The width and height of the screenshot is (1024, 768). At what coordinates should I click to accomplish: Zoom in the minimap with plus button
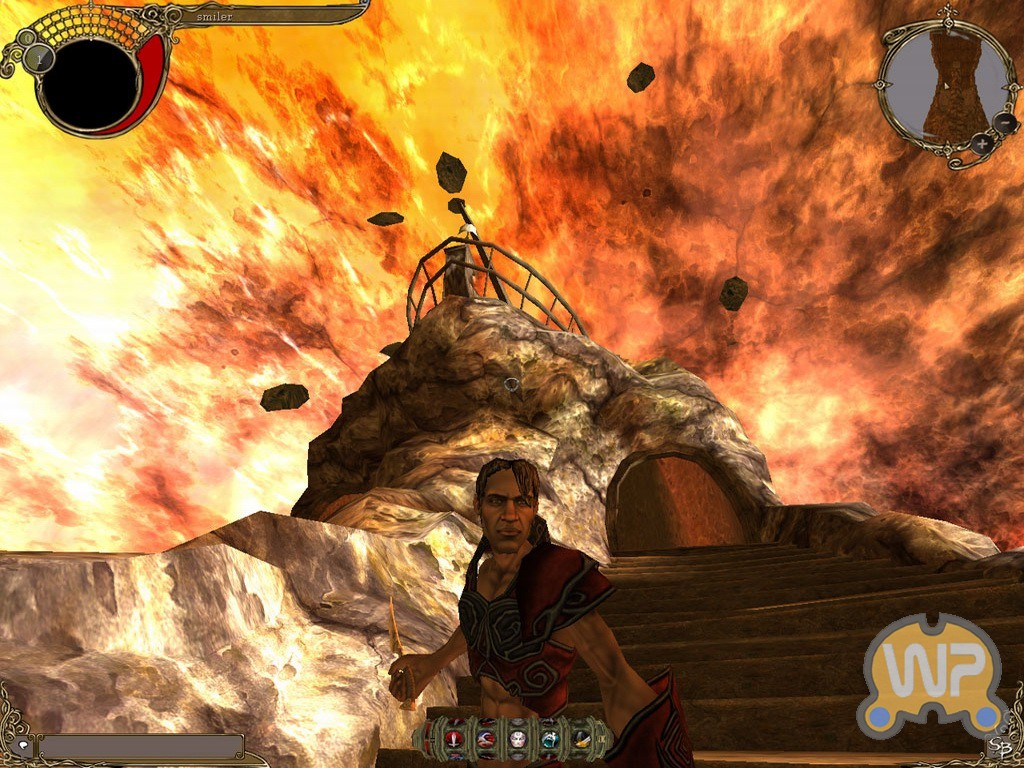pyautogui.click(x=983, y=144)
